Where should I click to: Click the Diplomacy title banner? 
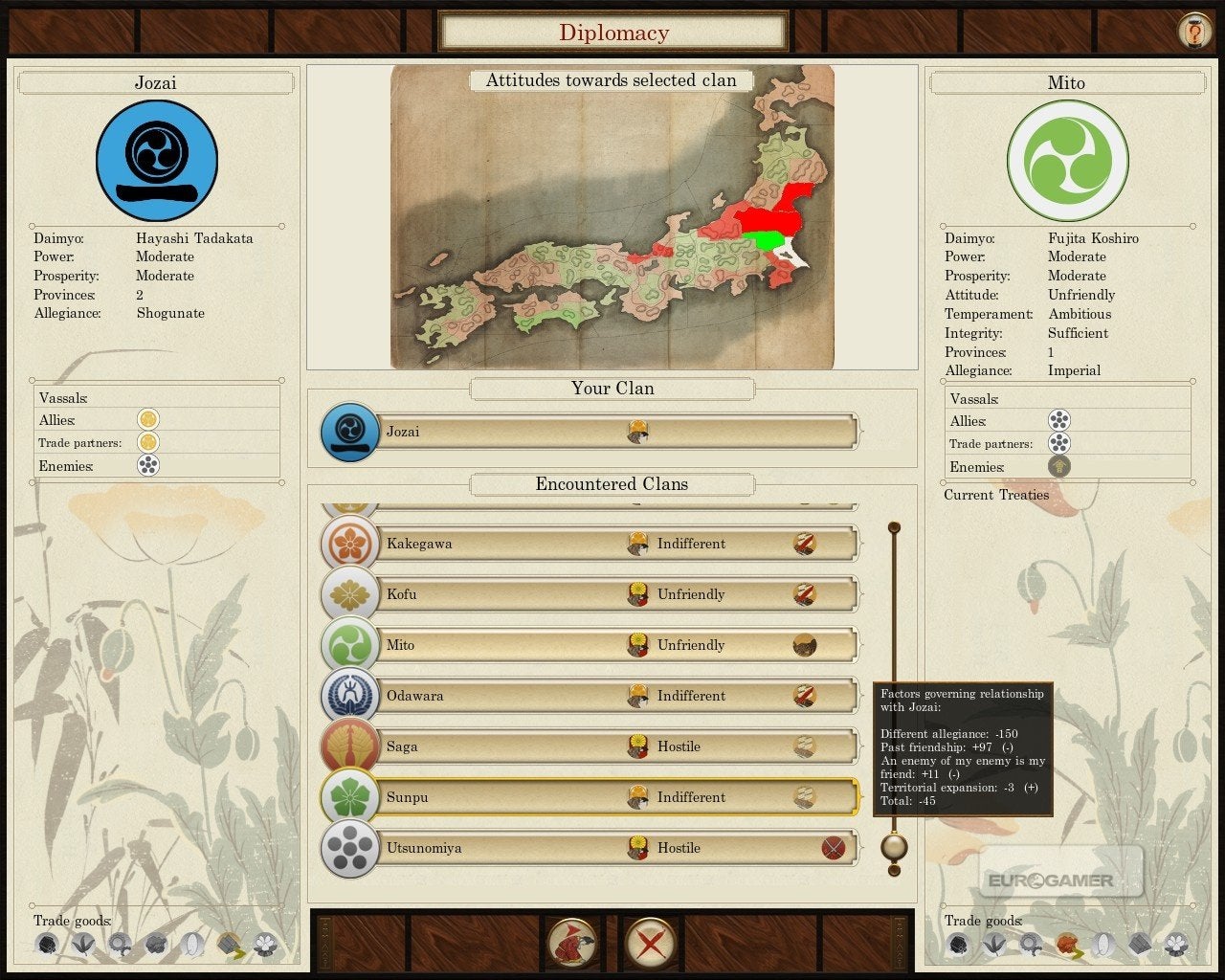(612, 31)
